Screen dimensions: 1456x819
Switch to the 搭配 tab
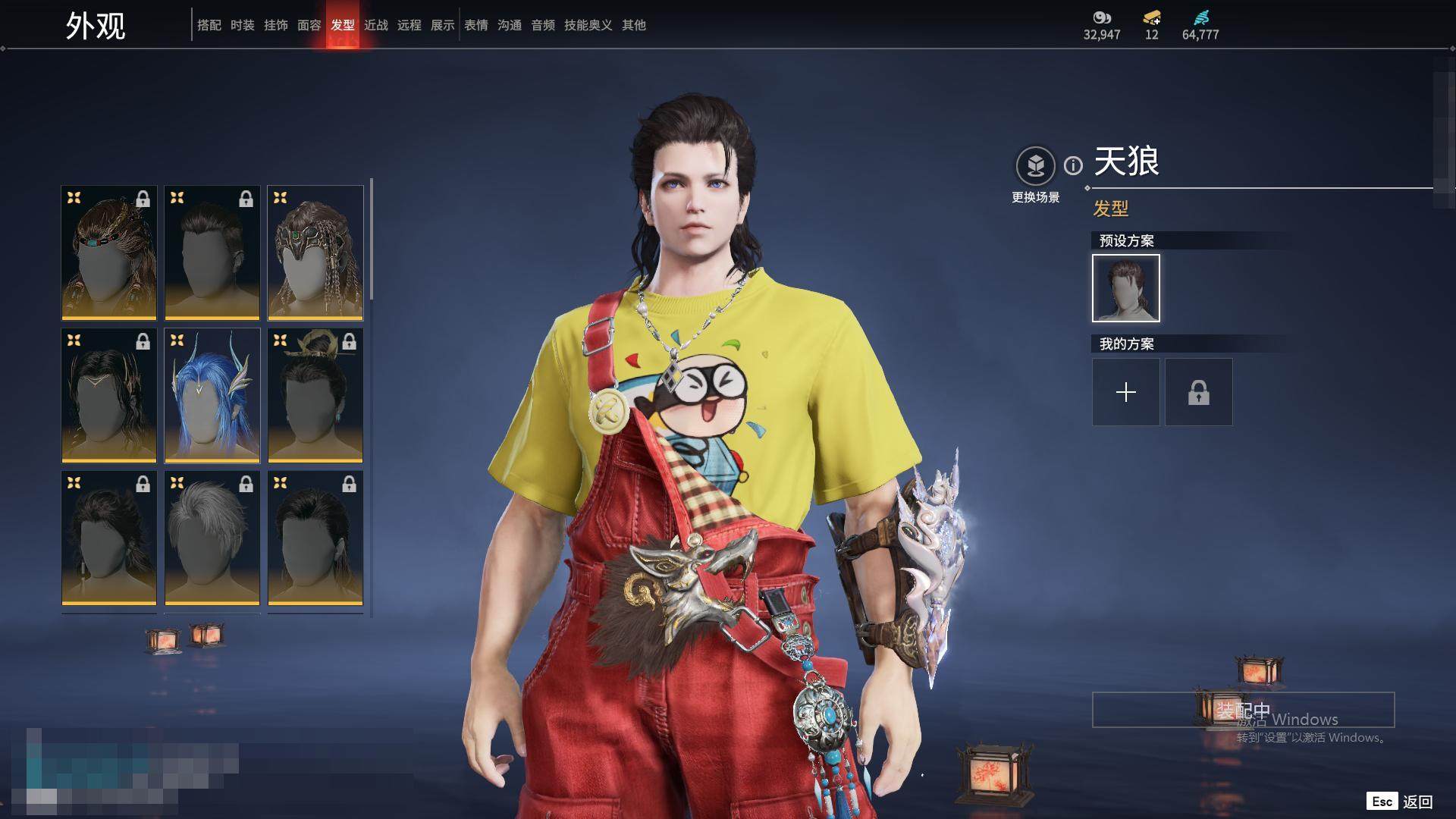[x=209, y=25]
